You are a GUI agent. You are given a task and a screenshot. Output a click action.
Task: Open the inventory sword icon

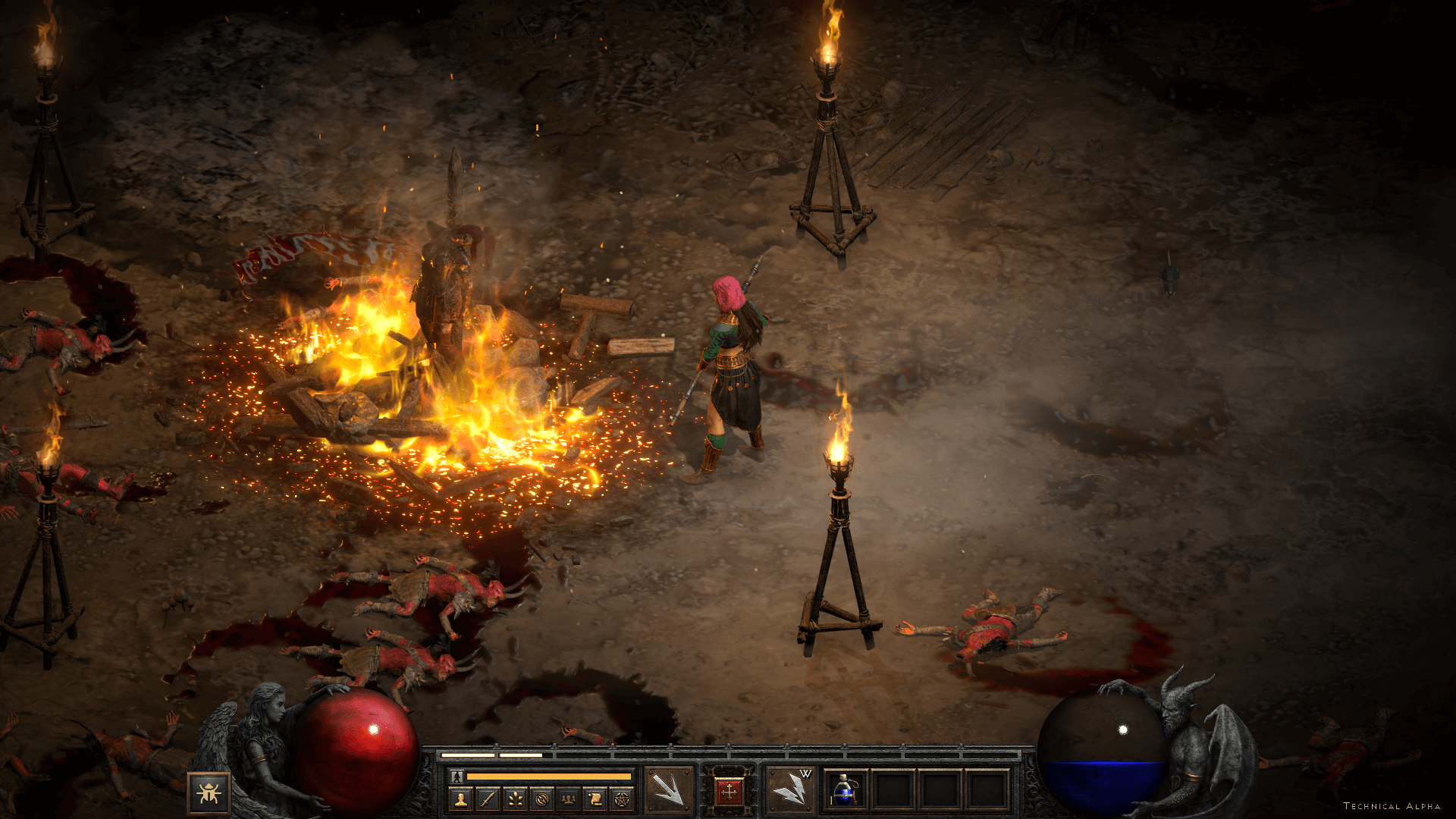[x=488, y=799]
